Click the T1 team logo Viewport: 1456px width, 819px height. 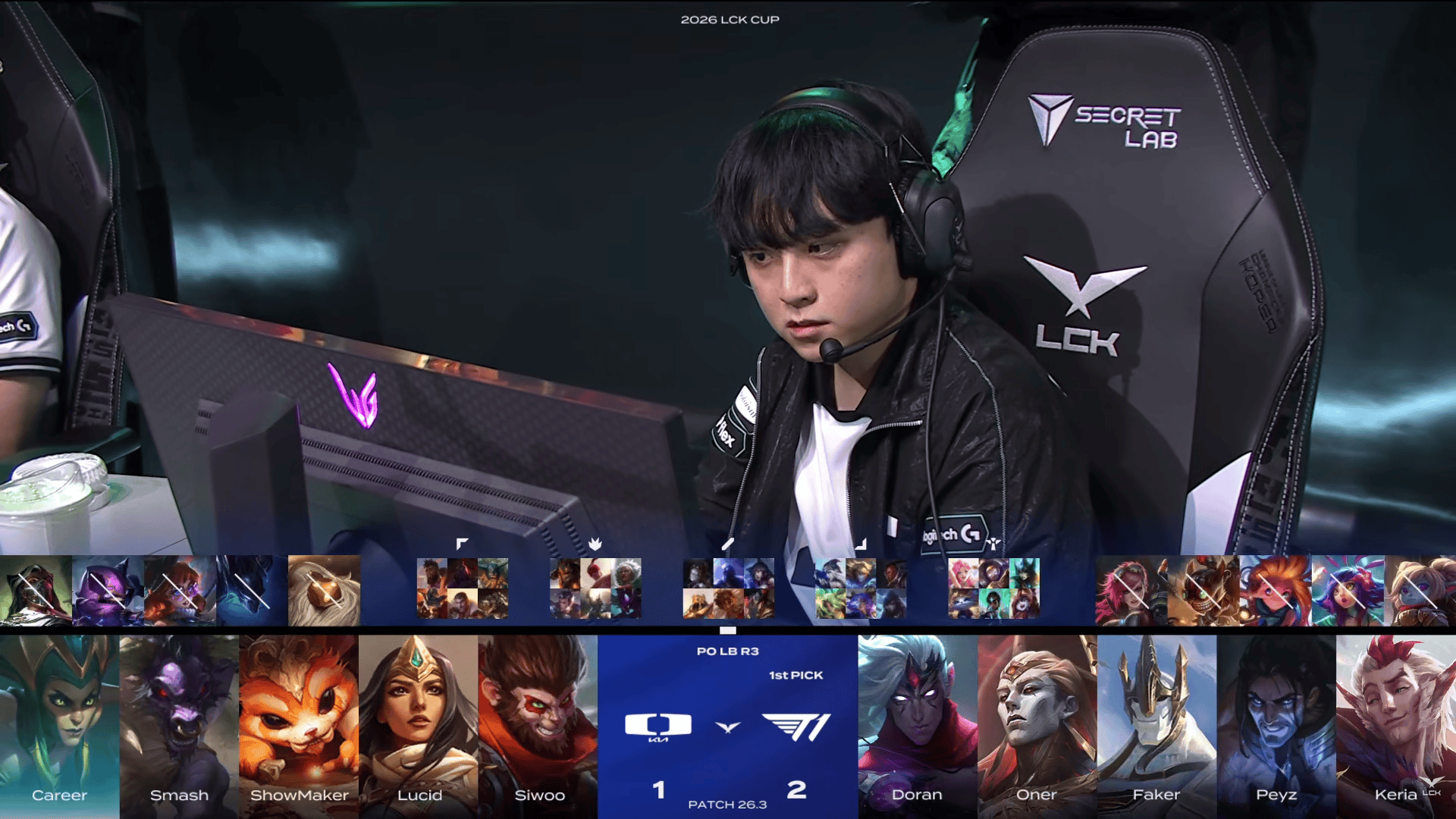(796, 726)
